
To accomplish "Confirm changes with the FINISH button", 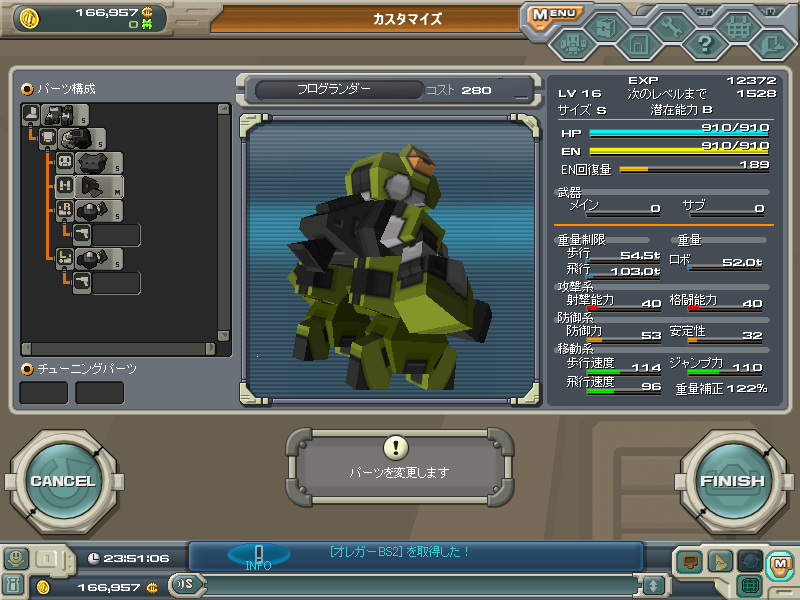I will [x=731, y=481].
